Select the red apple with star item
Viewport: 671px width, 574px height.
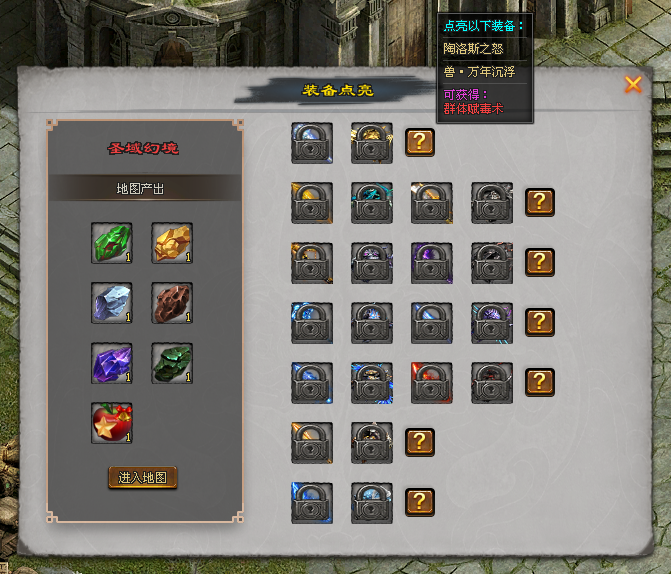pyautogui.click(x=112, y=423)
